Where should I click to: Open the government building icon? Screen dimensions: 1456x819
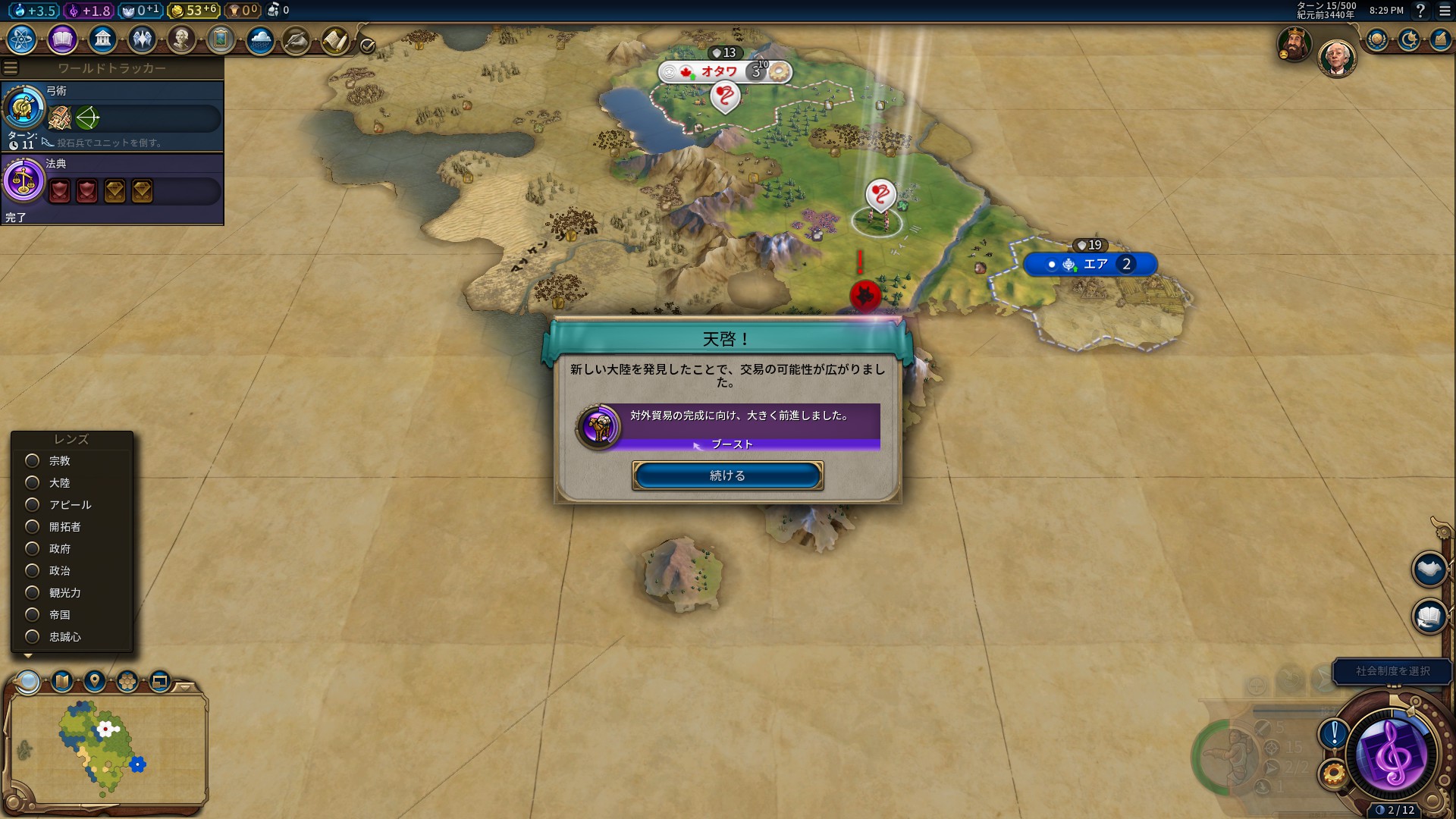click(102, 39)
